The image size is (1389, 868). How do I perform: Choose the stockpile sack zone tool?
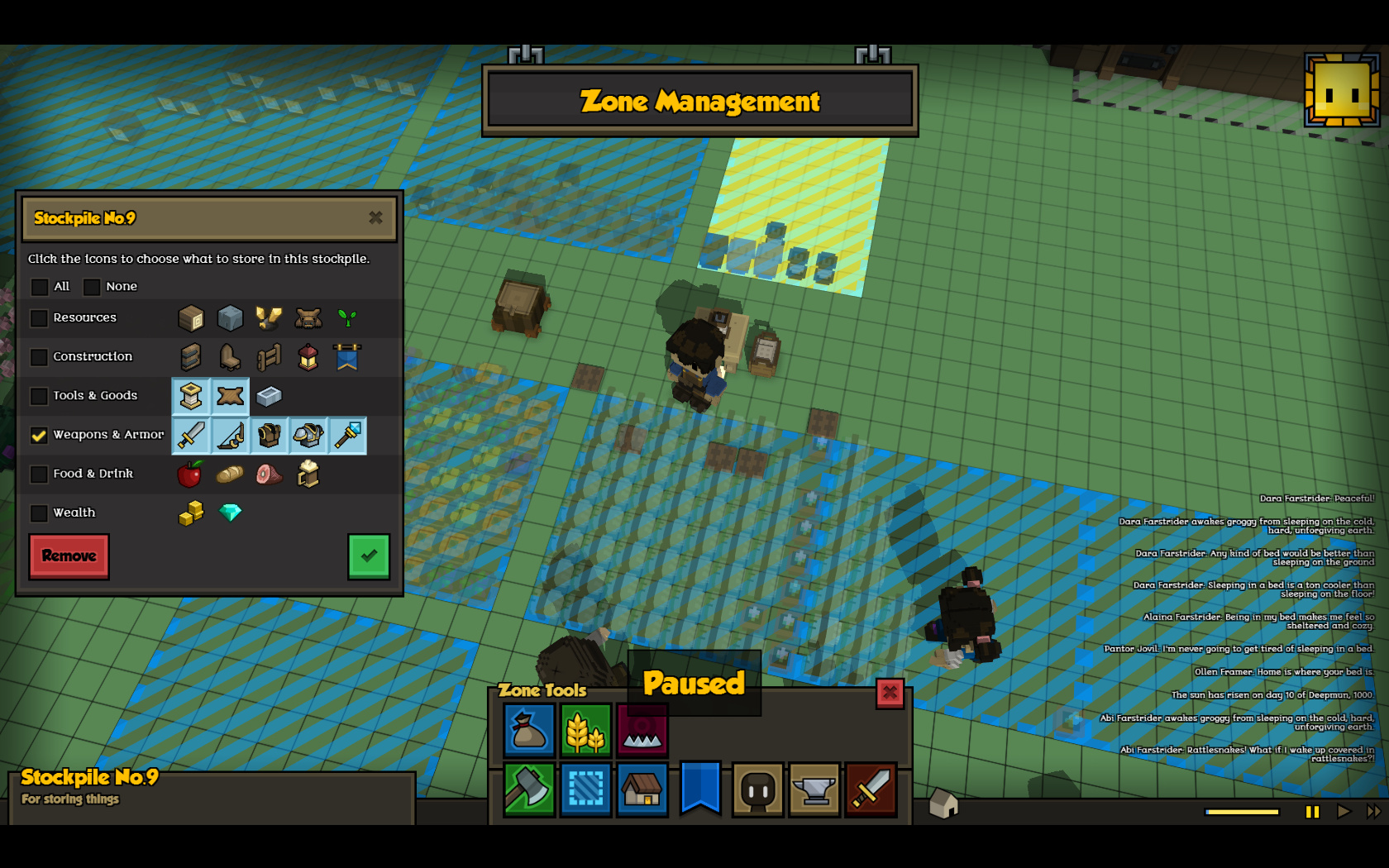tap(529, 730)
